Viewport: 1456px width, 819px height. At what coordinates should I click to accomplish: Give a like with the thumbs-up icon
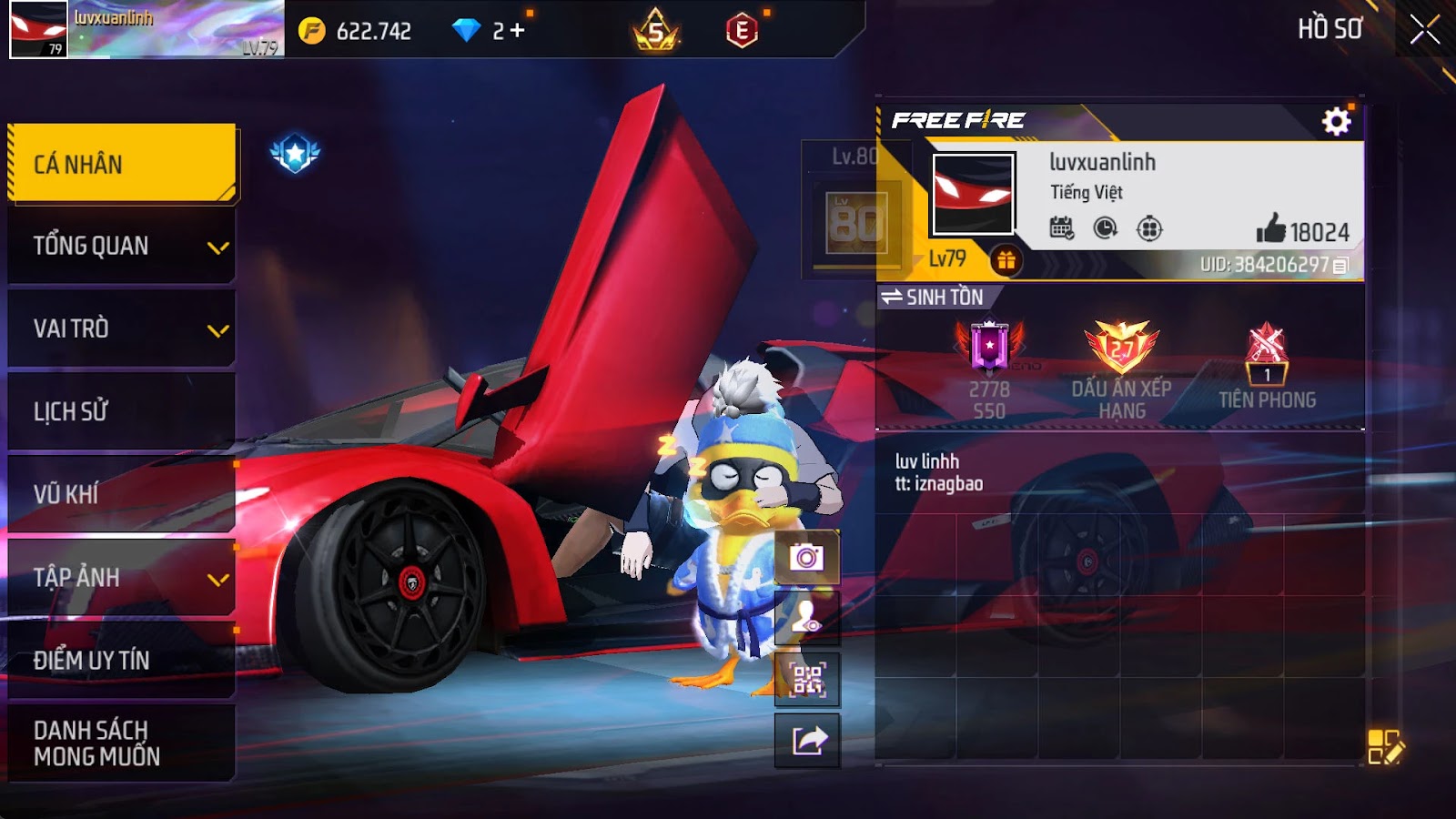(1270, 229)
